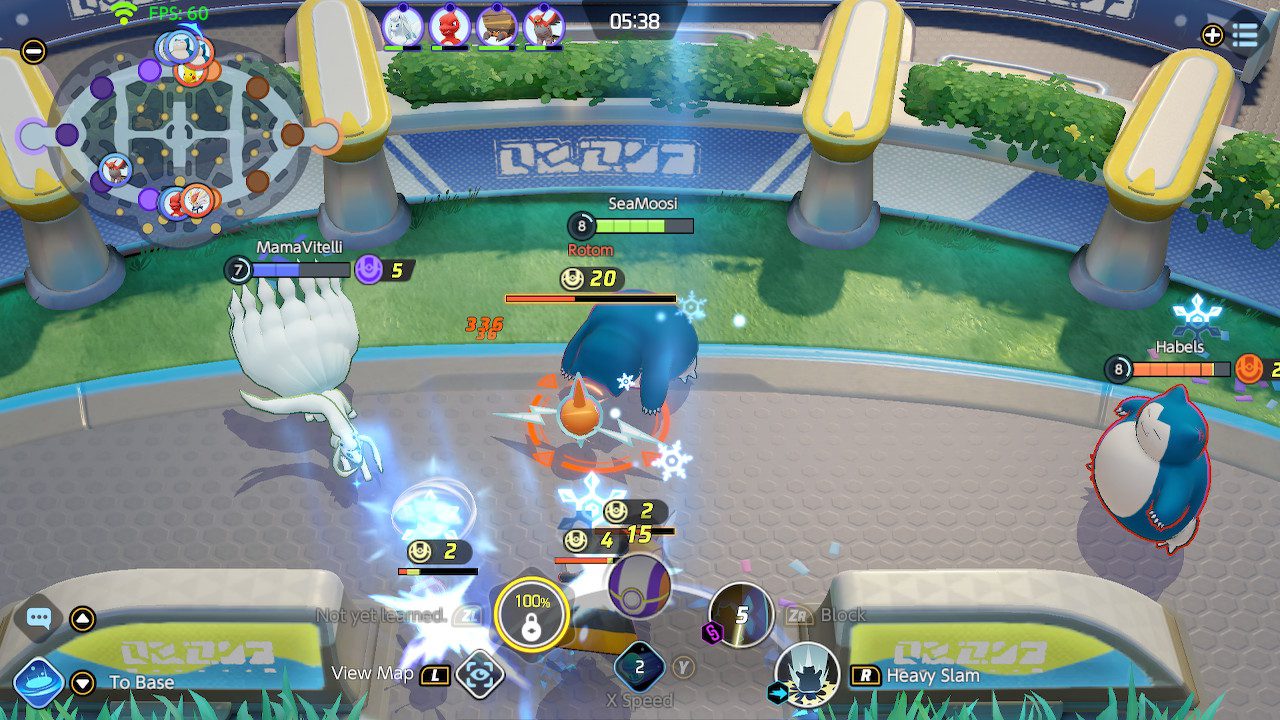
Task: Select the Alolan Ninetales teammate portrait
Action: [402, 26]
